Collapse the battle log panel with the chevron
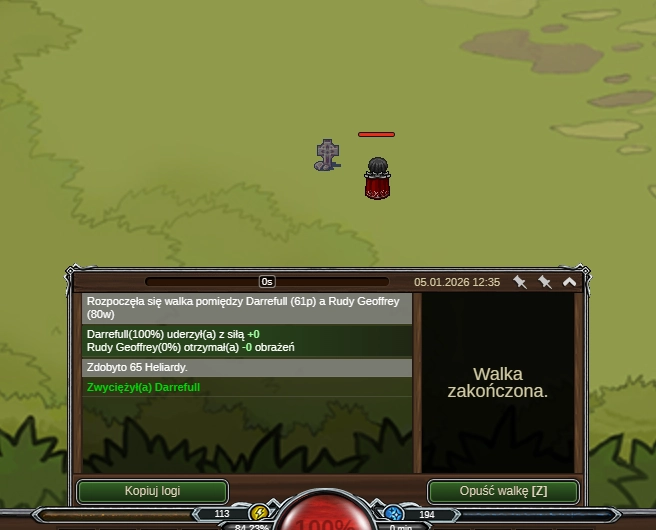Screen dimensions: 656x530 click(x=570, y=282)
